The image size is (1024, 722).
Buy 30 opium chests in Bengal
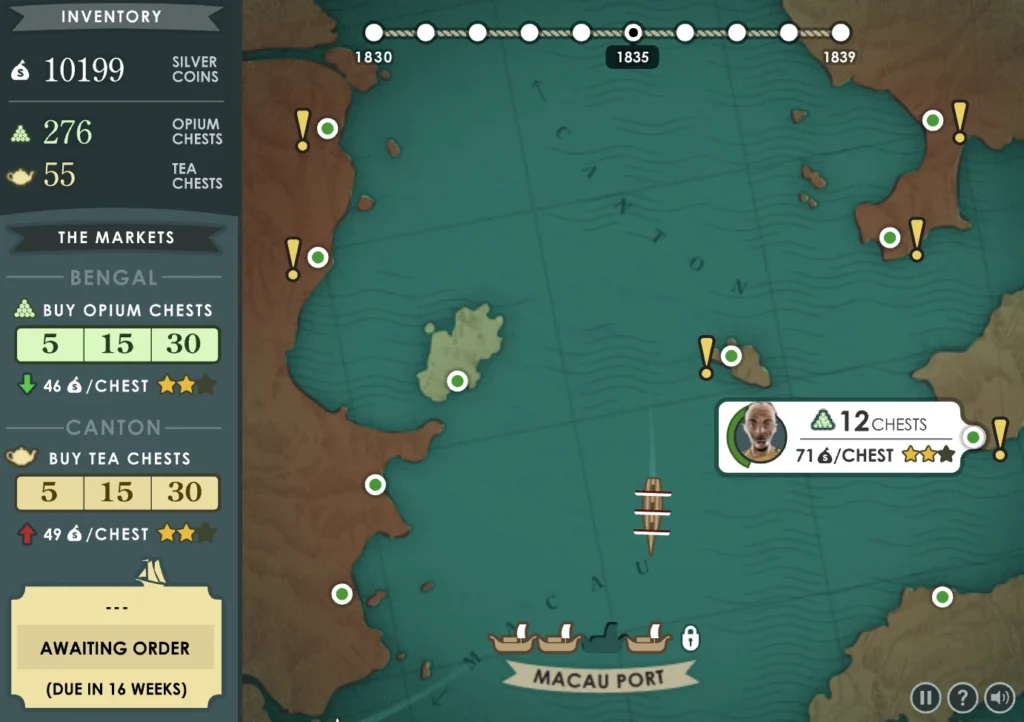pos(184,345)
